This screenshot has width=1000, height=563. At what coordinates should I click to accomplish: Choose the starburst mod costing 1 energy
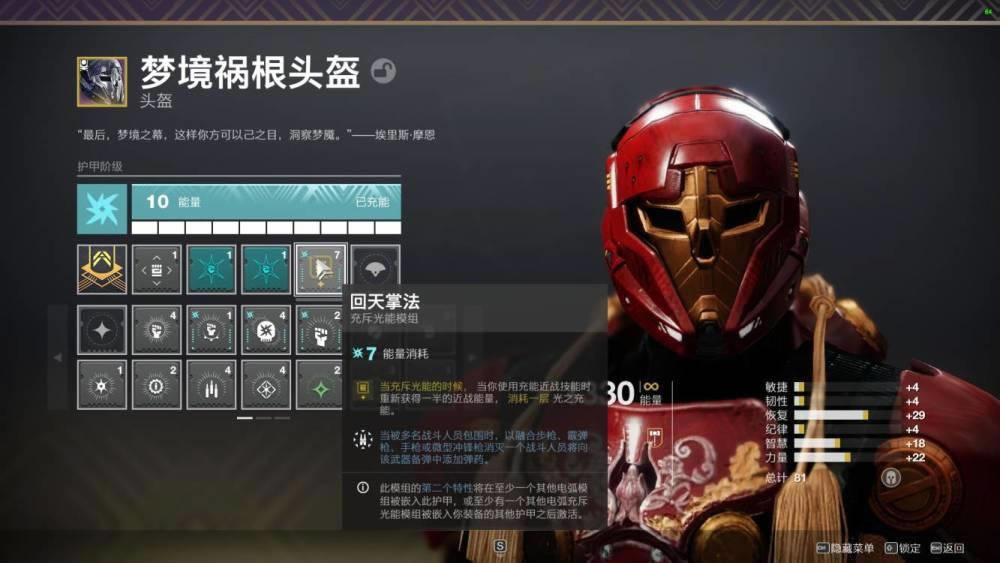point(102,384)
